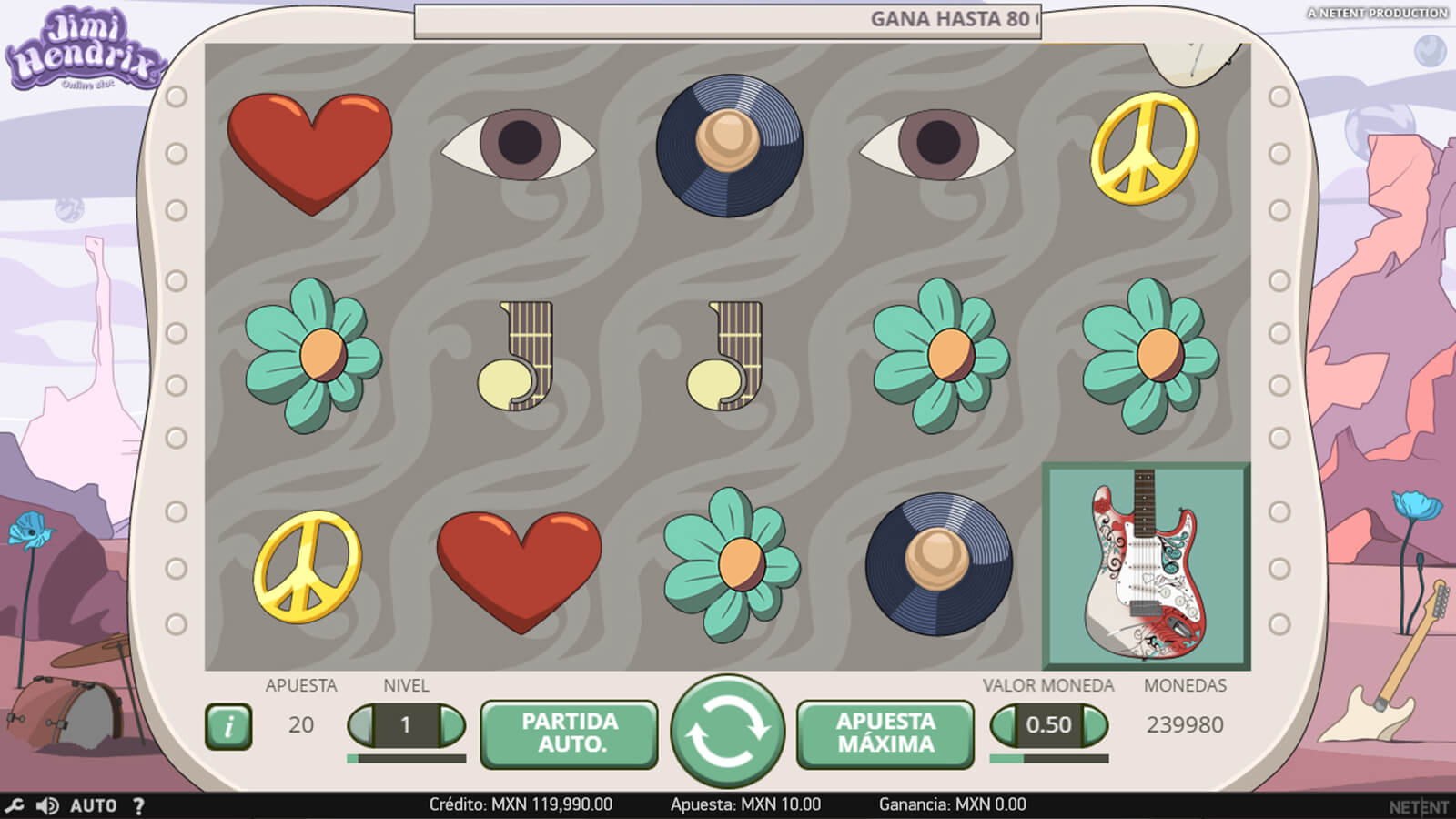Start auto play with PARTIDA AUTO.

pos(569,733)
